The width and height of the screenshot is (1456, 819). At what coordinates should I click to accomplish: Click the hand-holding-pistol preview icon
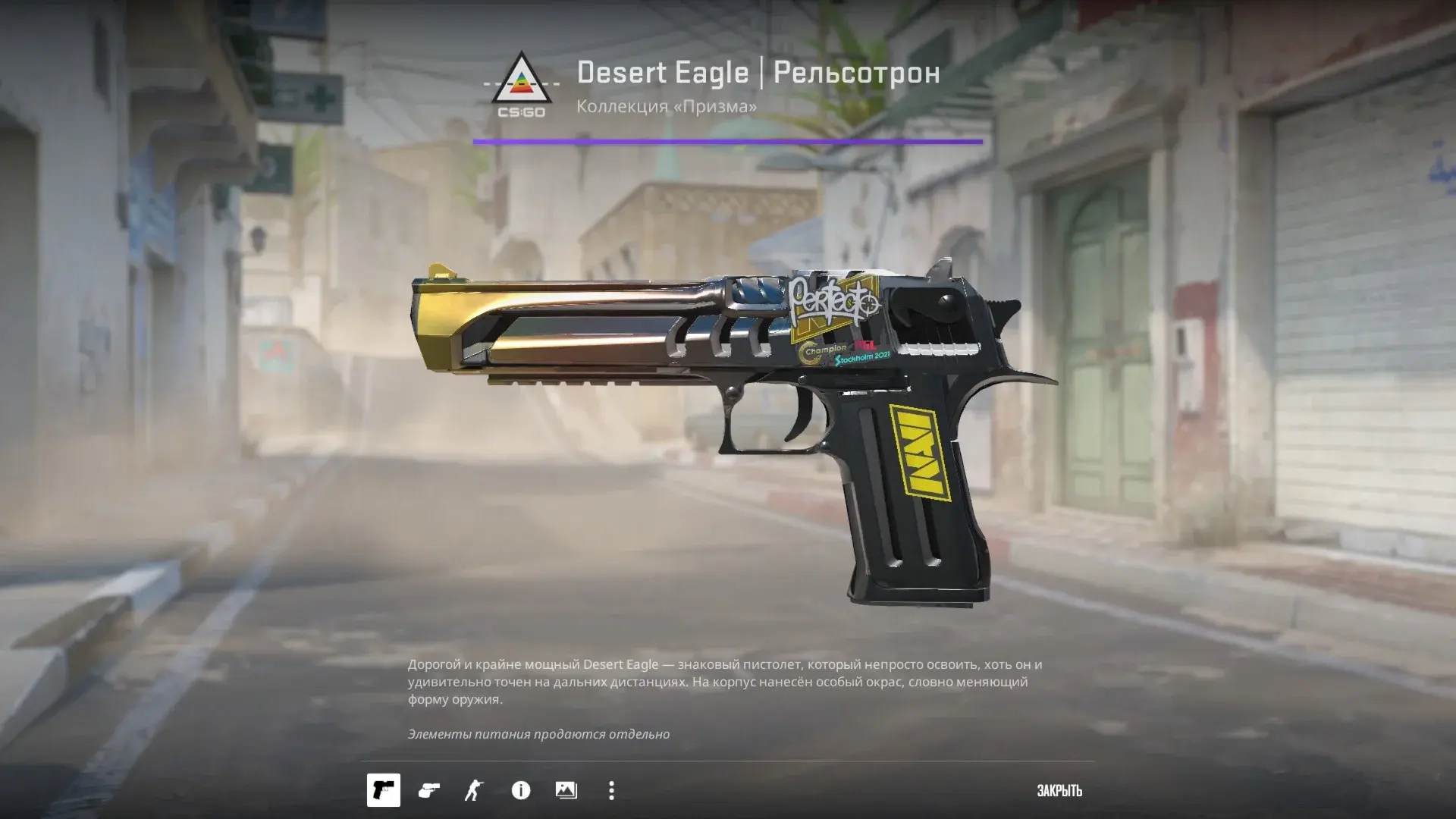pos(428,791)
